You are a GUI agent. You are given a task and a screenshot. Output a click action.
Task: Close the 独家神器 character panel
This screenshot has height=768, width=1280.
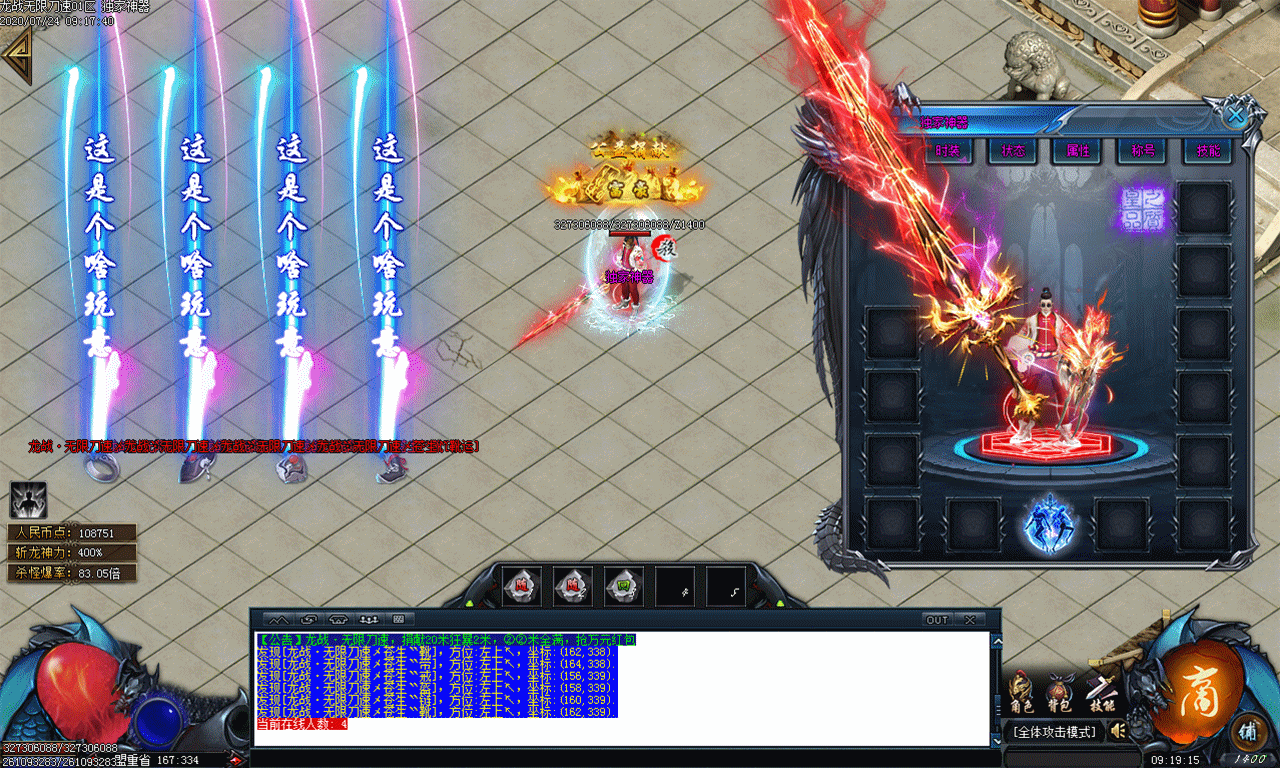(1236, 115)
